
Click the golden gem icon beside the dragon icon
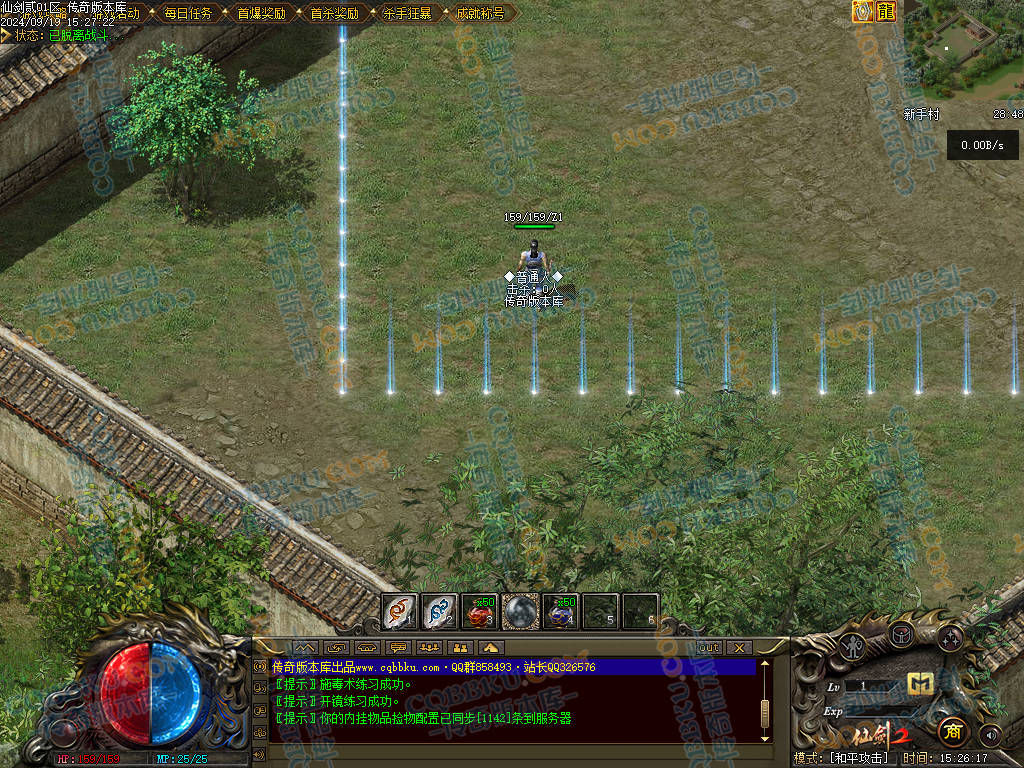[862, 11]
